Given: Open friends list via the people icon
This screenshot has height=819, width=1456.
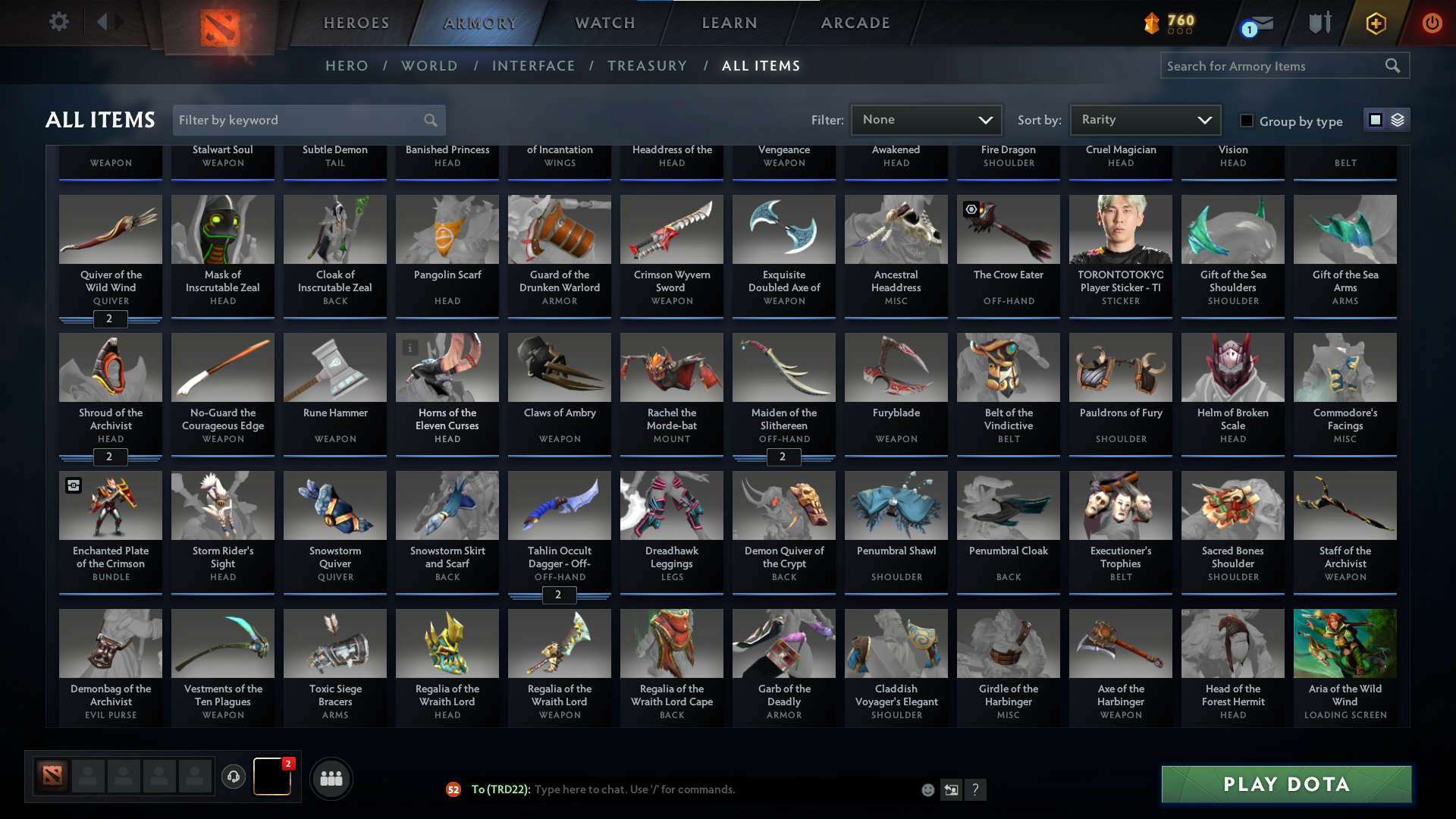Looking at the screenshot, I should (331, 778).
